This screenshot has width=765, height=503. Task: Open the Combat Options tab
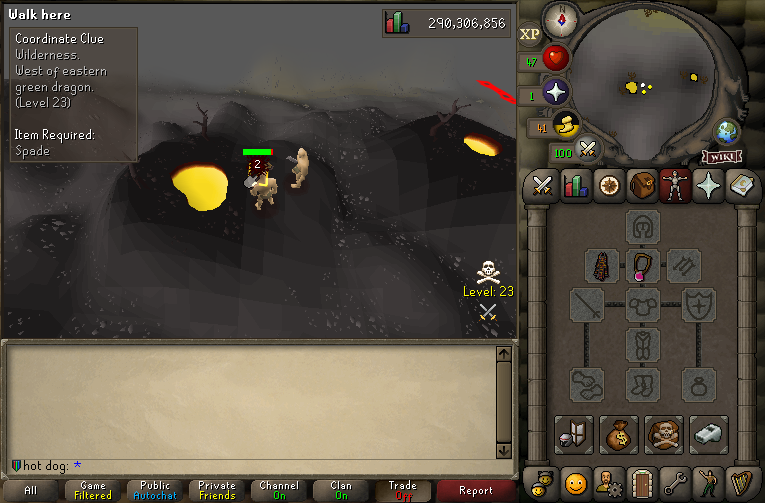click(x=542, y=185)
